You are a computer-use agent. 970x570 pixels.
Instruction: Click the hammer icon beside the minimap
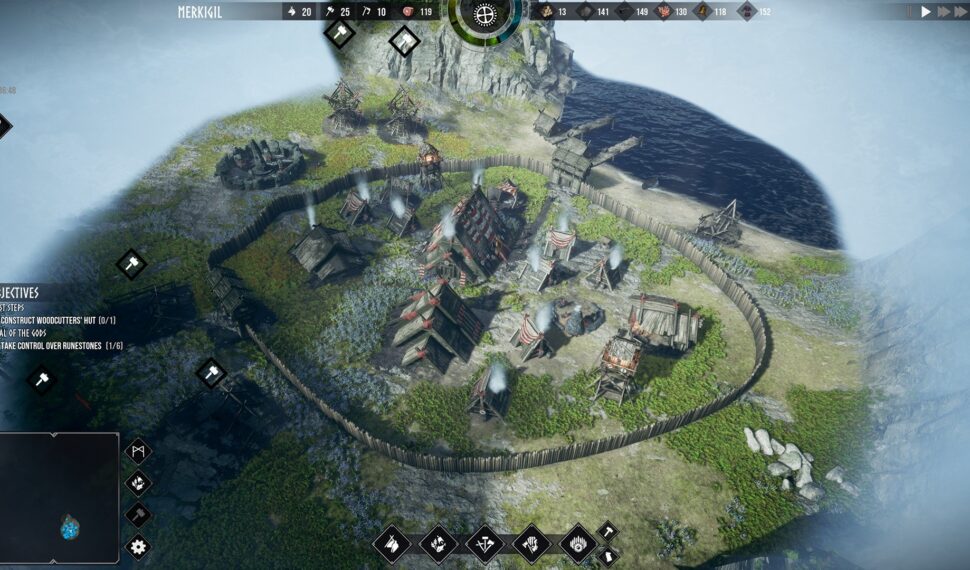click(x=138, y=515)
